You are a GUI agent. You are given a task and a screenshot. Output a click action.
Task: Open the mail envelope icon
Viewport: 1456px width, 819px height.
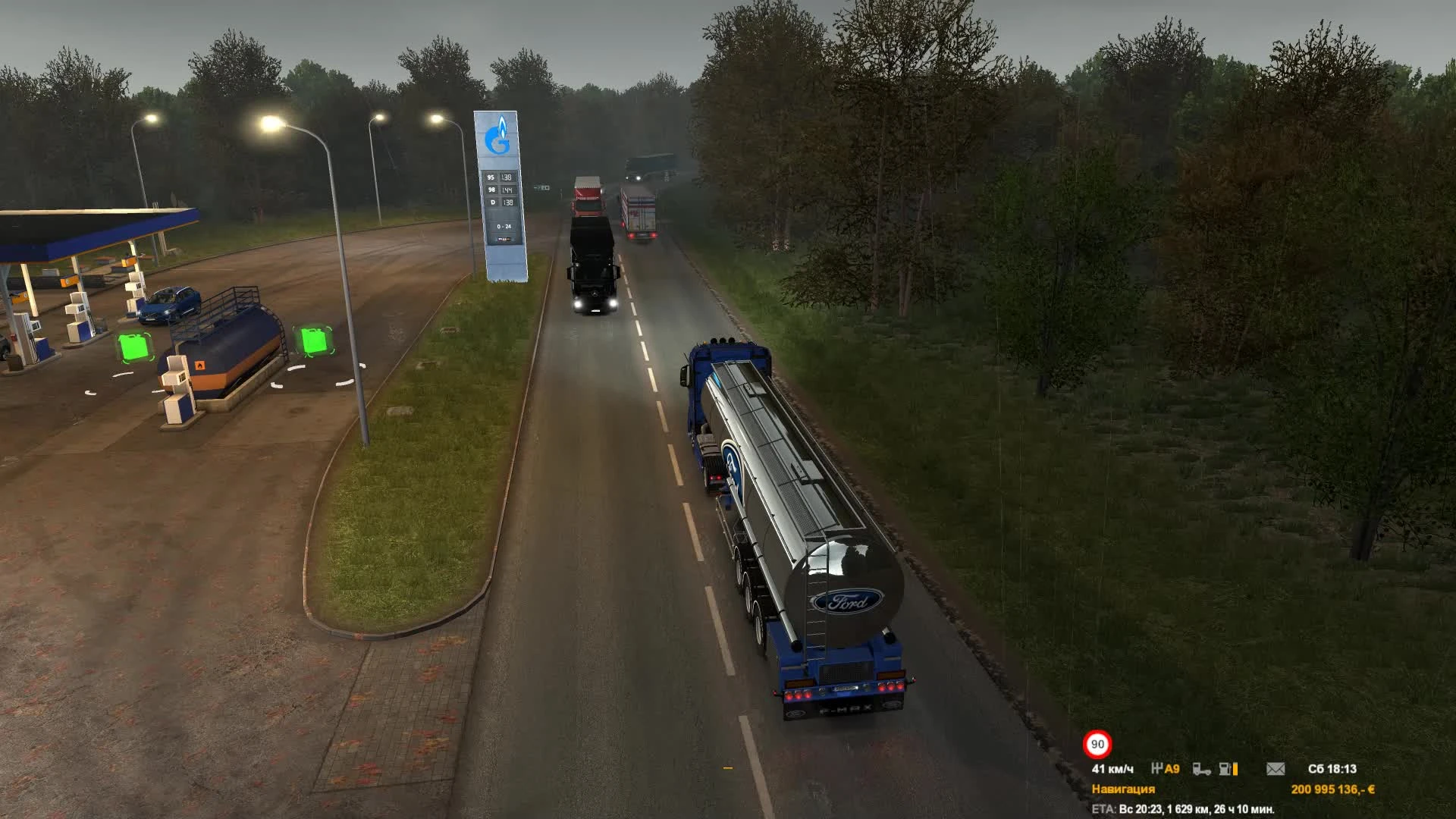click(x=1276, y=770)
